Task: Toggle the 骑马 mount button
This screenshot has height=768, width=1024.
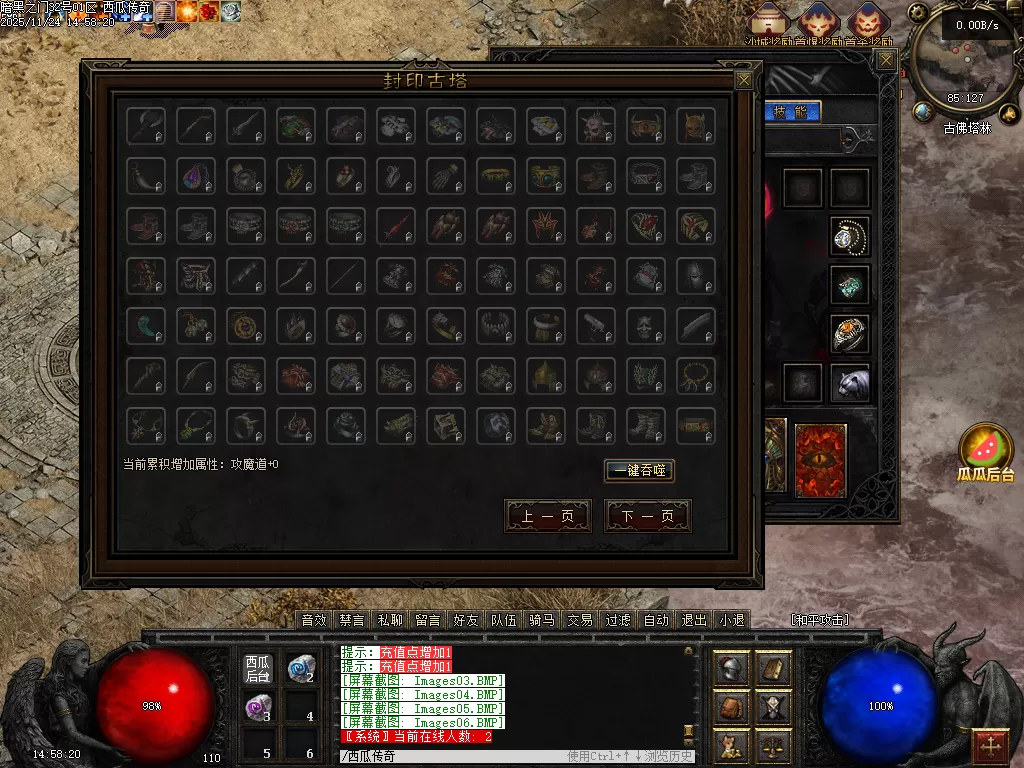Action: click(542, 620)
